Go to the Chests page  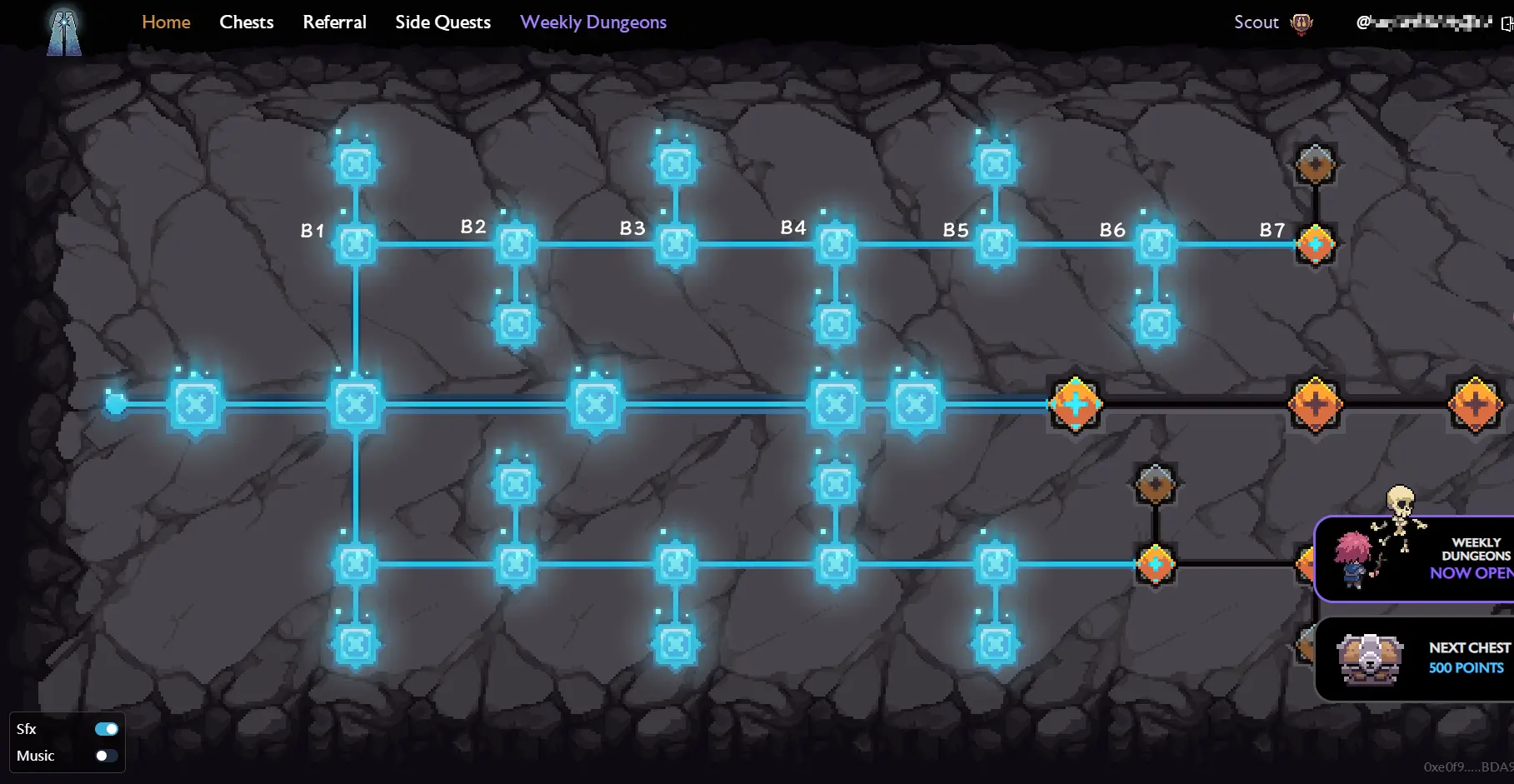(247, 22)
